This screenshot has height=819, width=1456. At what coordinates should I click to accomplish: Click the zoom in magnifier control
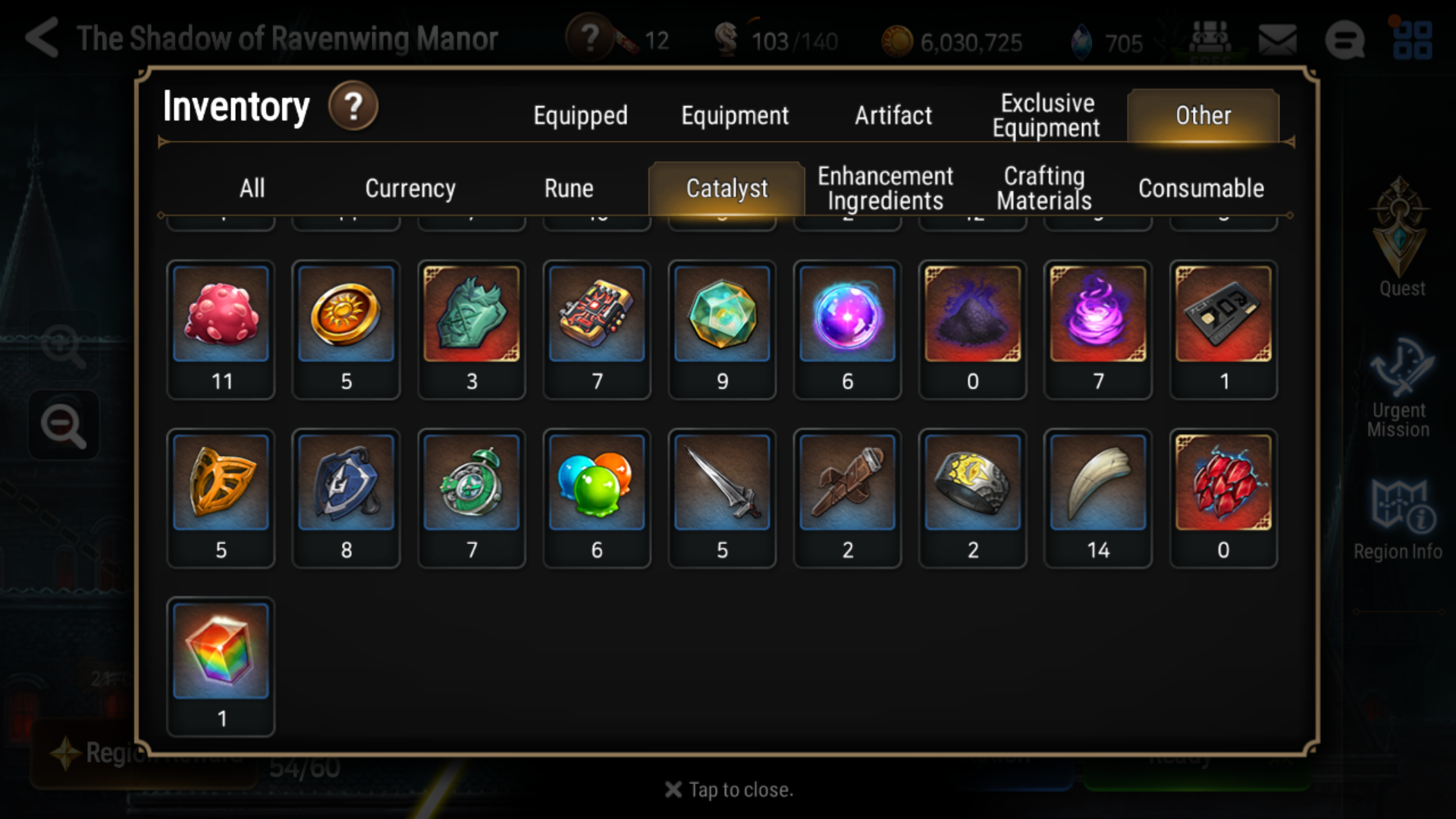(x=64, y=345)
